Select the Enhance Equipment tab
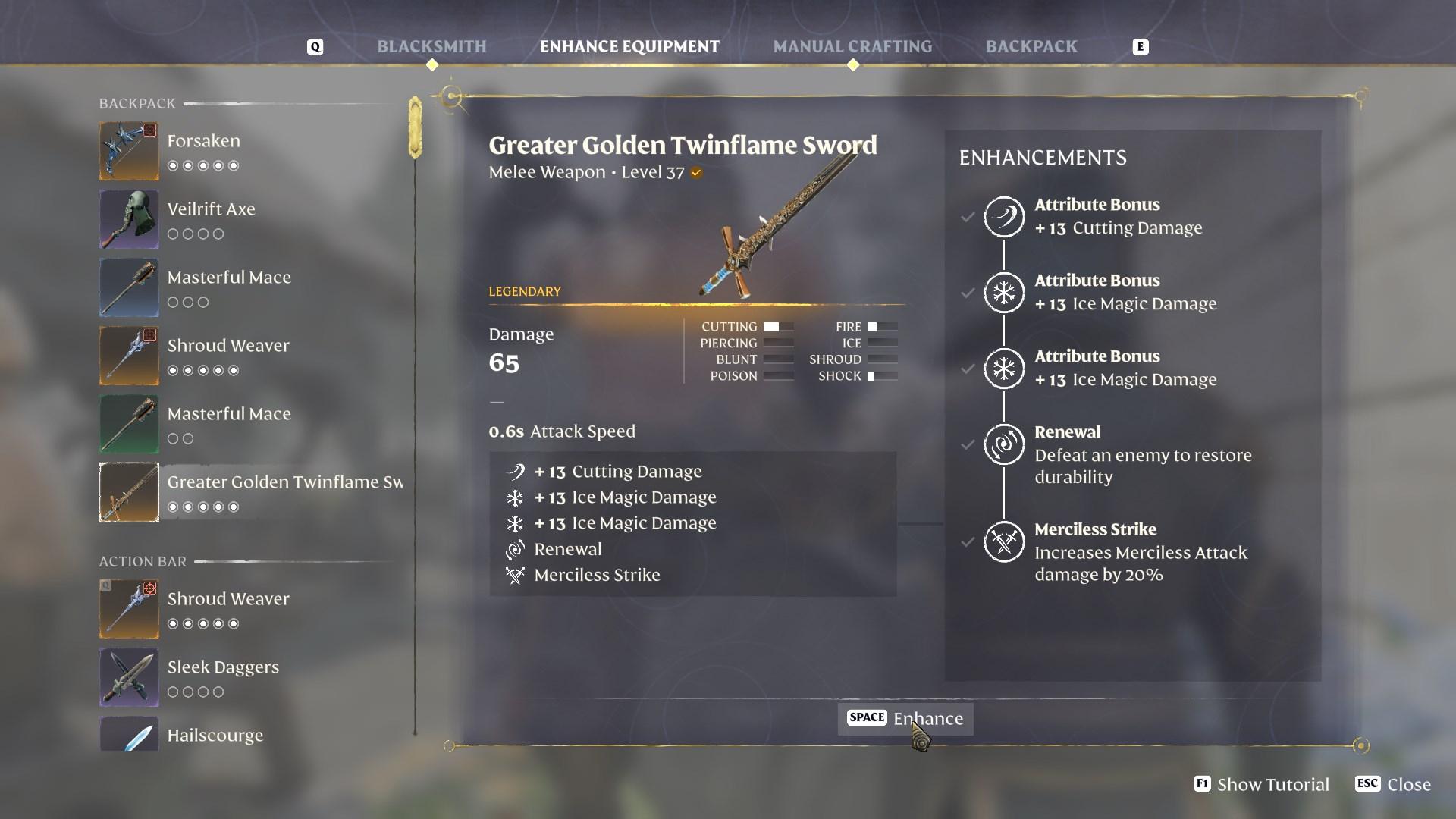 (x=629, y=47)
